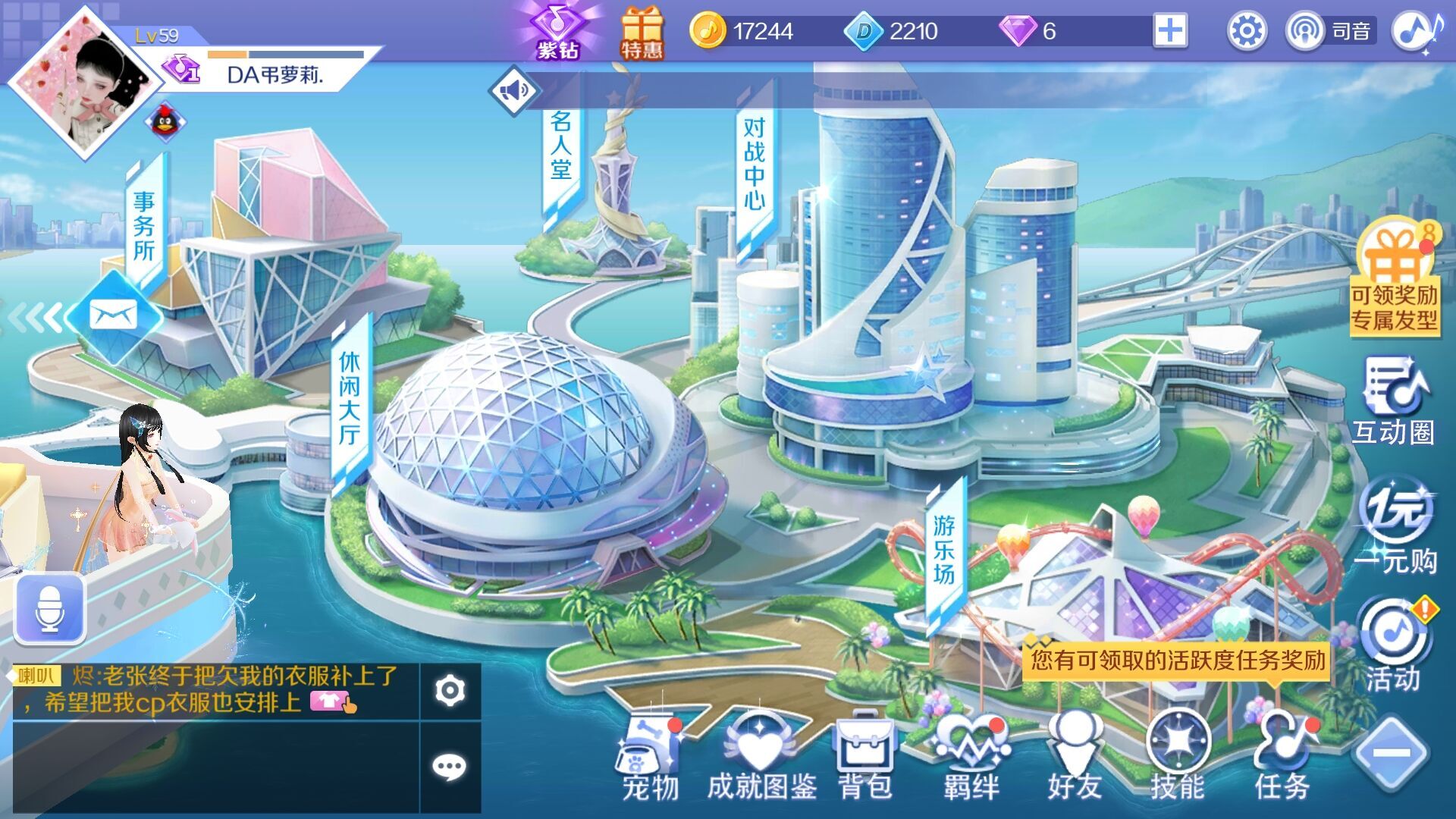Open the 紫钻 purple diamond menu
This screenshot has width=1456, height=819.
[557, 31]
